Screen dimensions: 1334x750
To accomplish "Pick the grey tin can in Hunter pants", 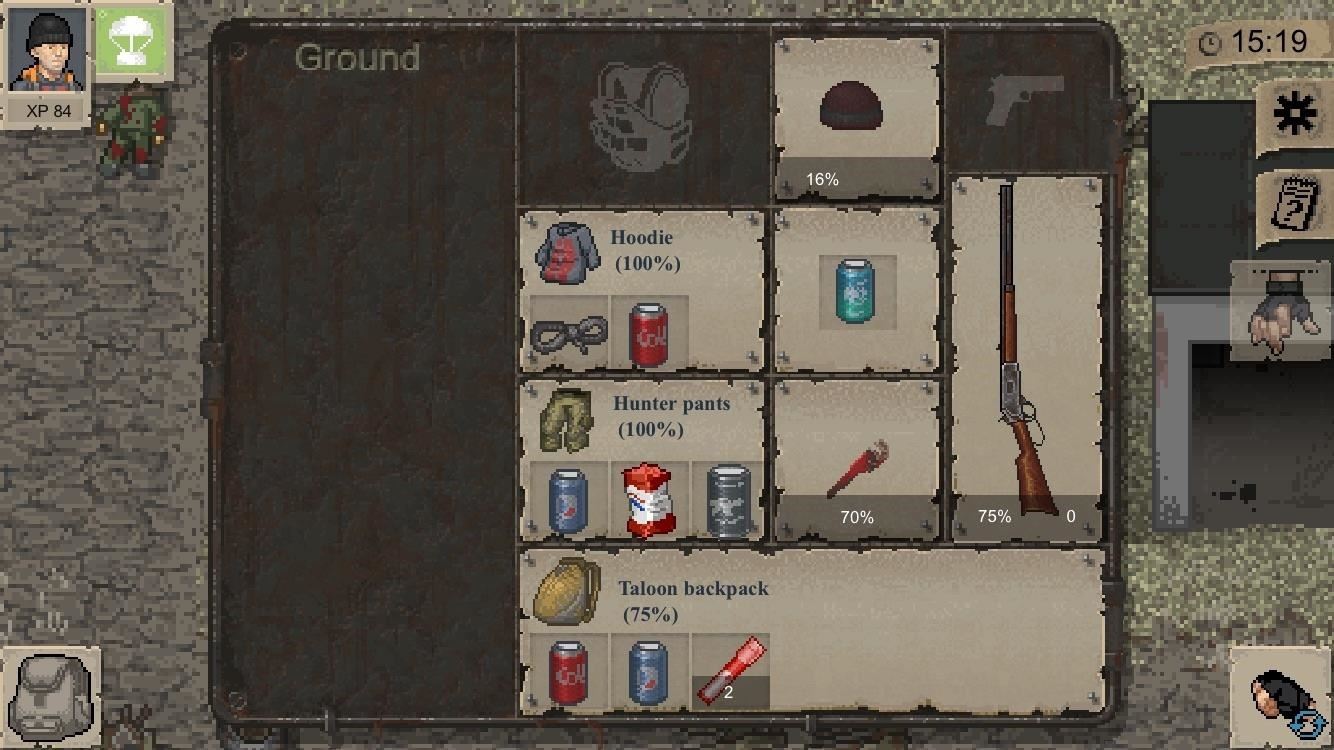I will click(729, 501).
